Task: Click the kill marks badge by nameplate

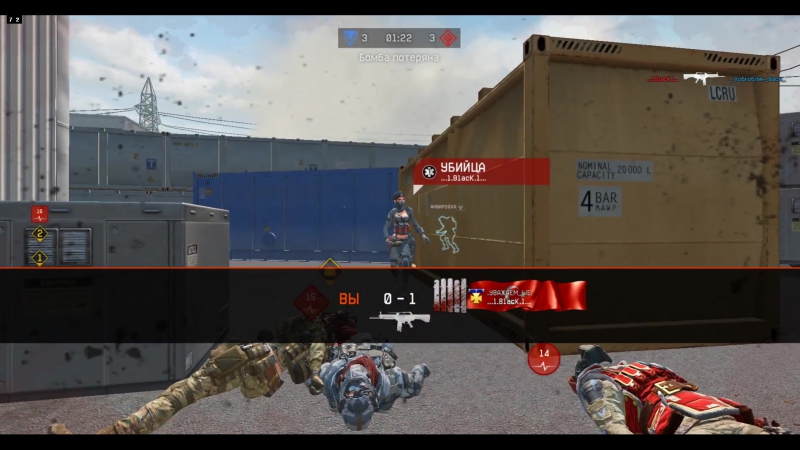Action: tap(449, 296)
